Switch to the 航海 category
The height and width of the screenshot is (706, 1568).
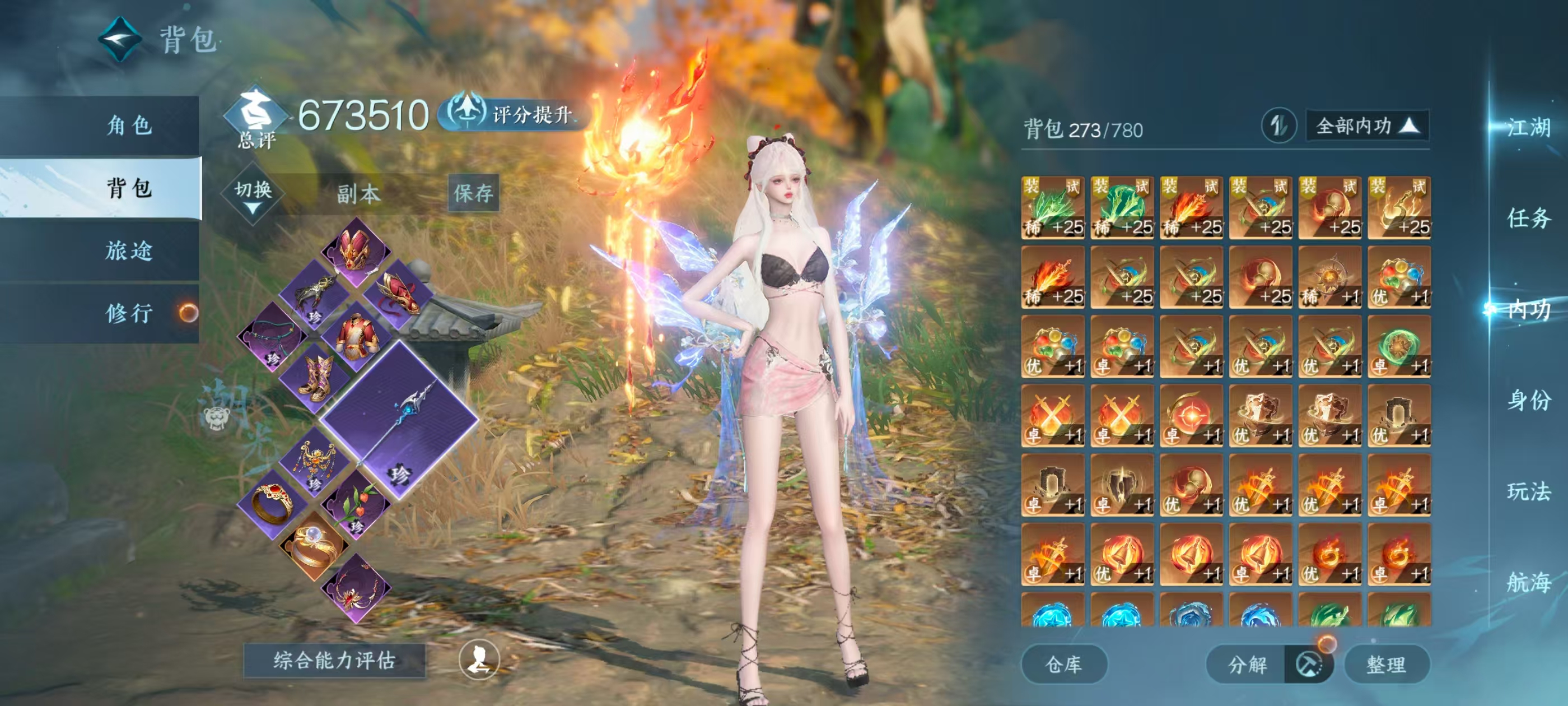pyautogui.click(x=1528, y=582)
